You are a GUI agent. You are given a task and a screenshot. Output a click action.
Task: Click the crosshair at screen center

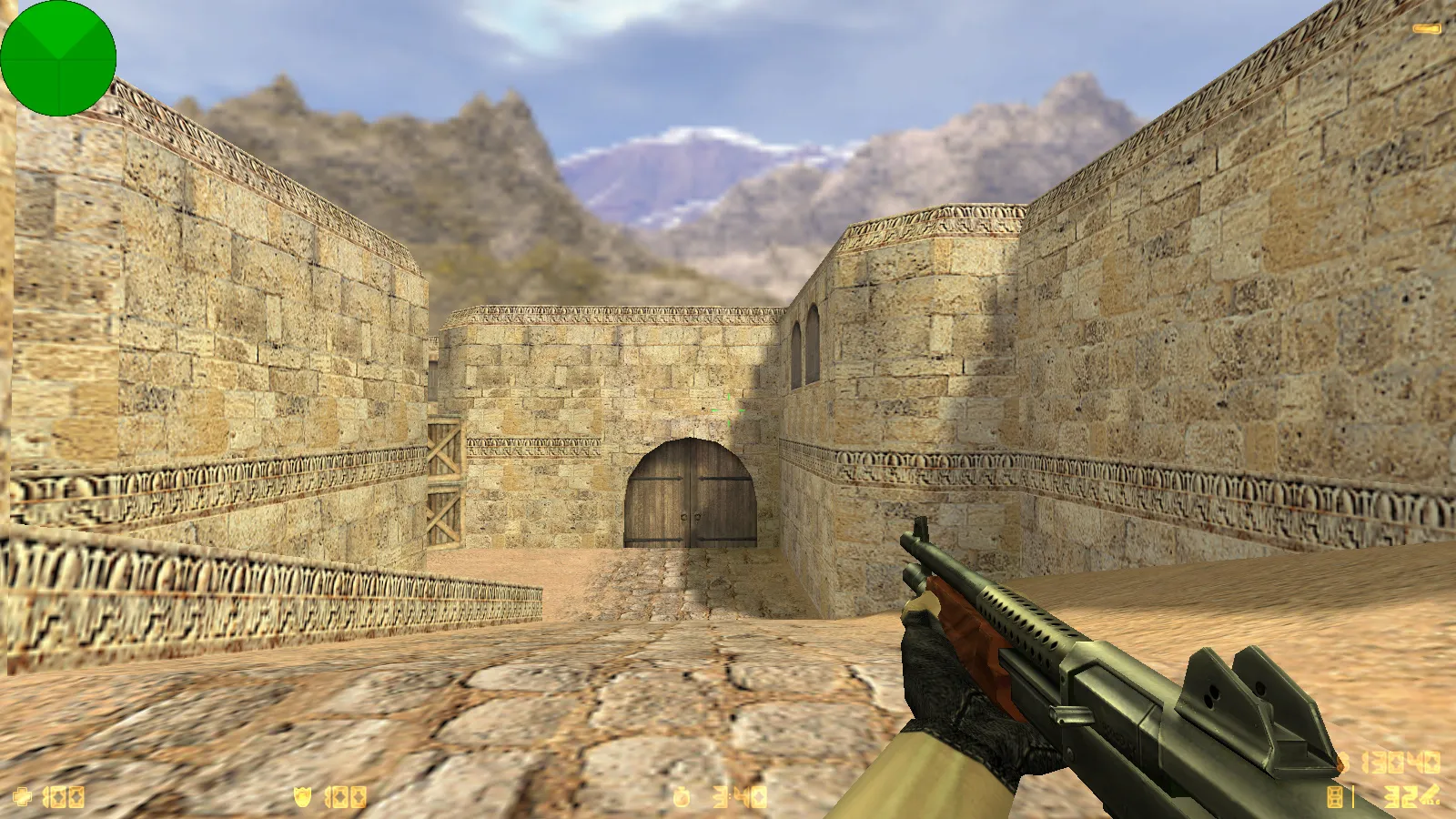(728, 409)
